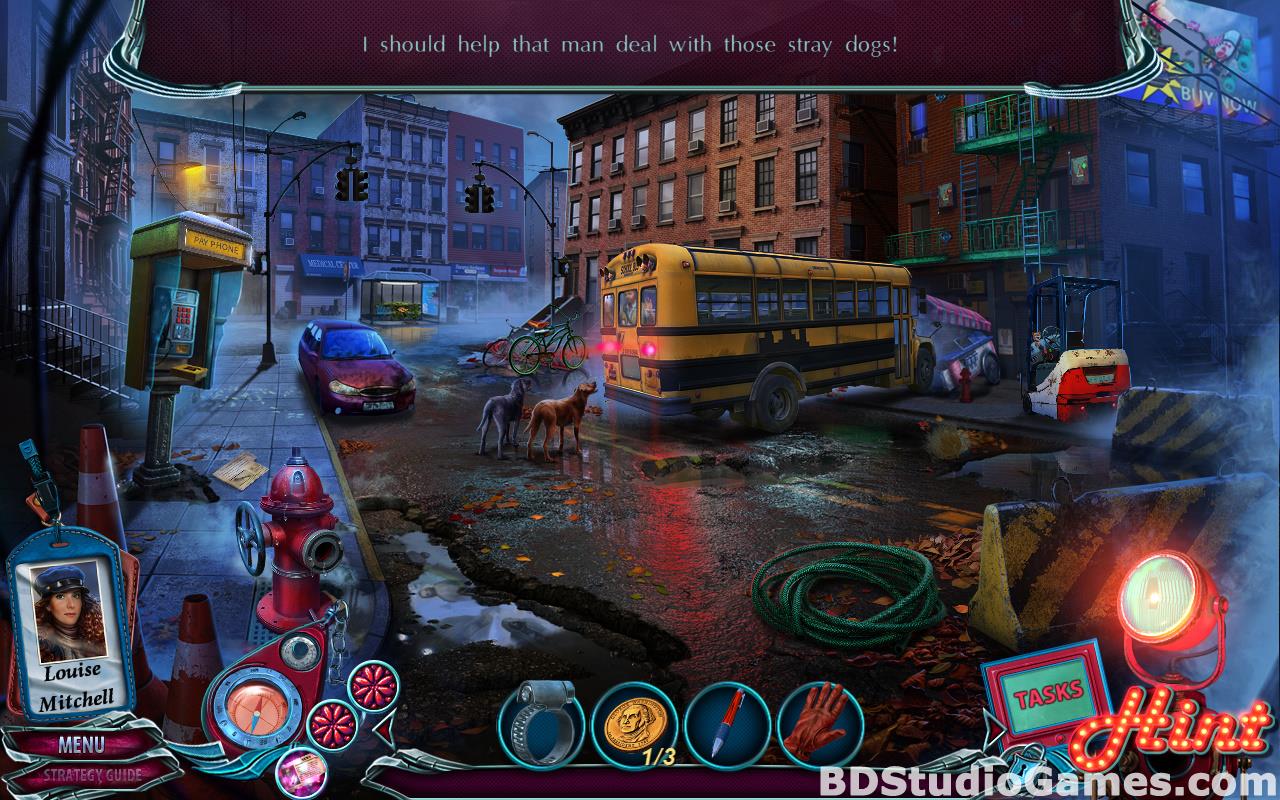Image resolution: width=1280 pixels, height=800 pixels.
Task: Open the game Menu
Action: pos(80,743)
